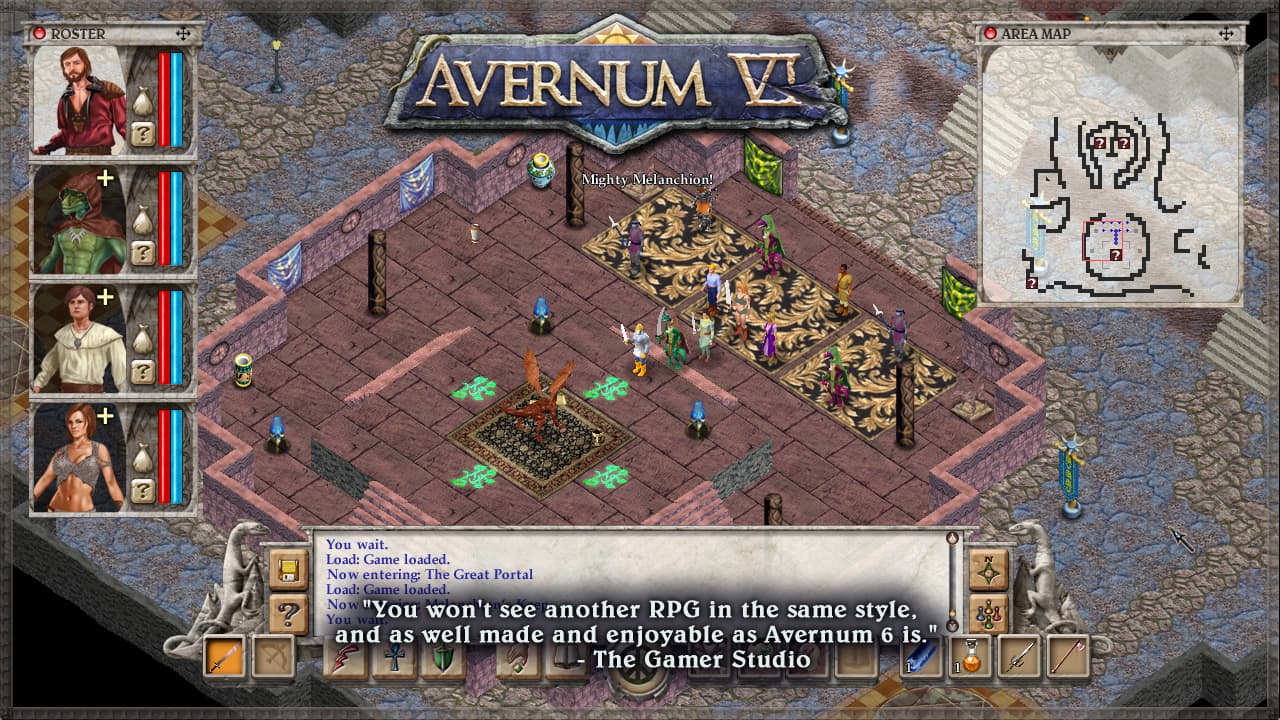This screenshot has width=1280, height=720.
Task: Click the Area Map minimap display
Action: tap(1110, 173)
